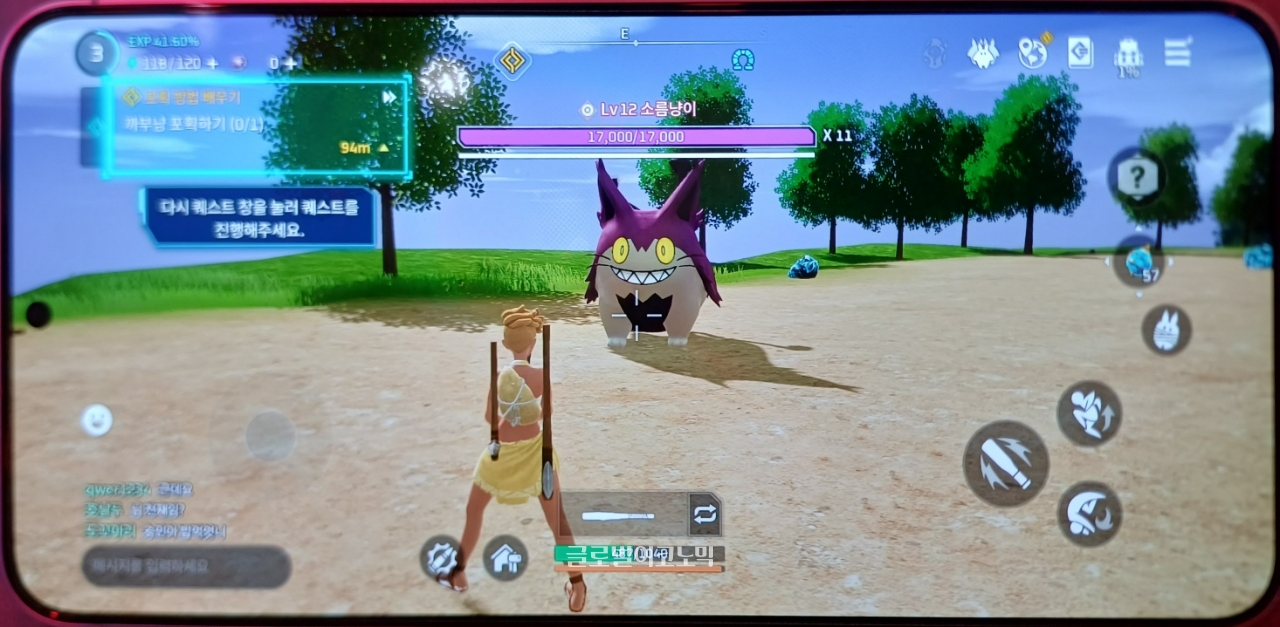The image size is (1280, 627).
Task: Open the emoji smiley face button
Action: (96, 420)
